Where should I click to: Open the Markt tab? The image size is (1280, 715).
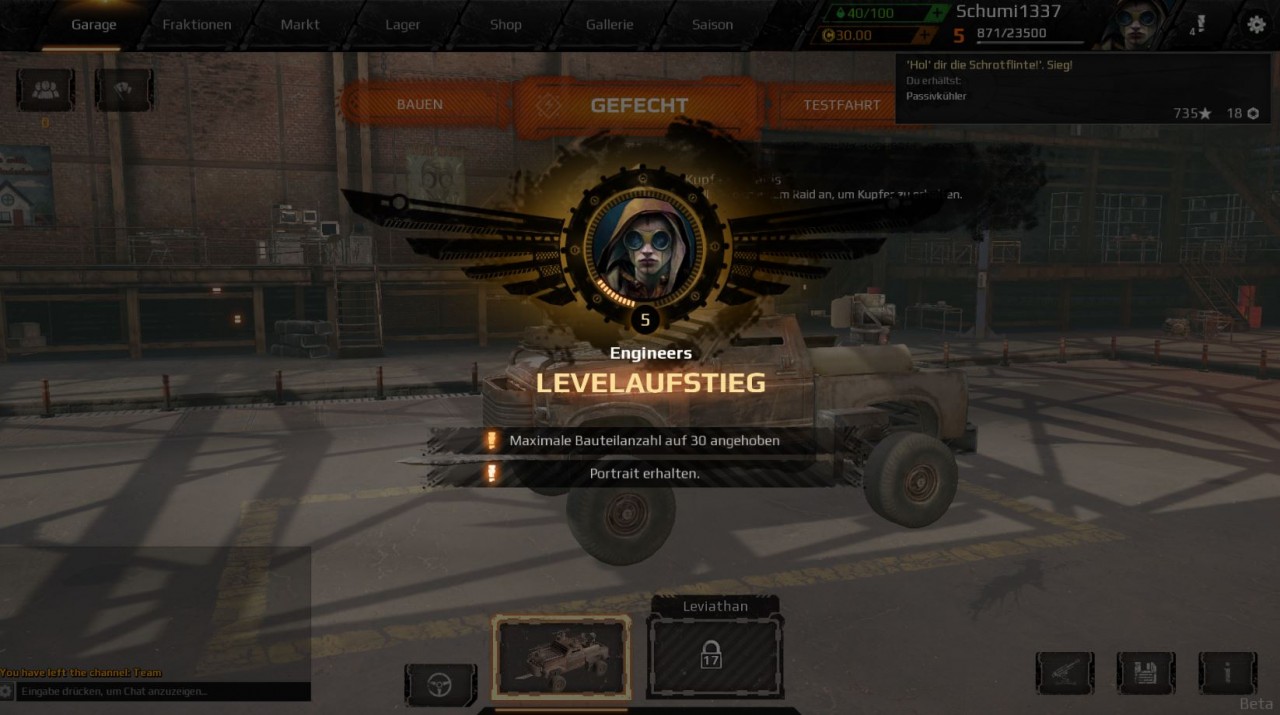300,25
